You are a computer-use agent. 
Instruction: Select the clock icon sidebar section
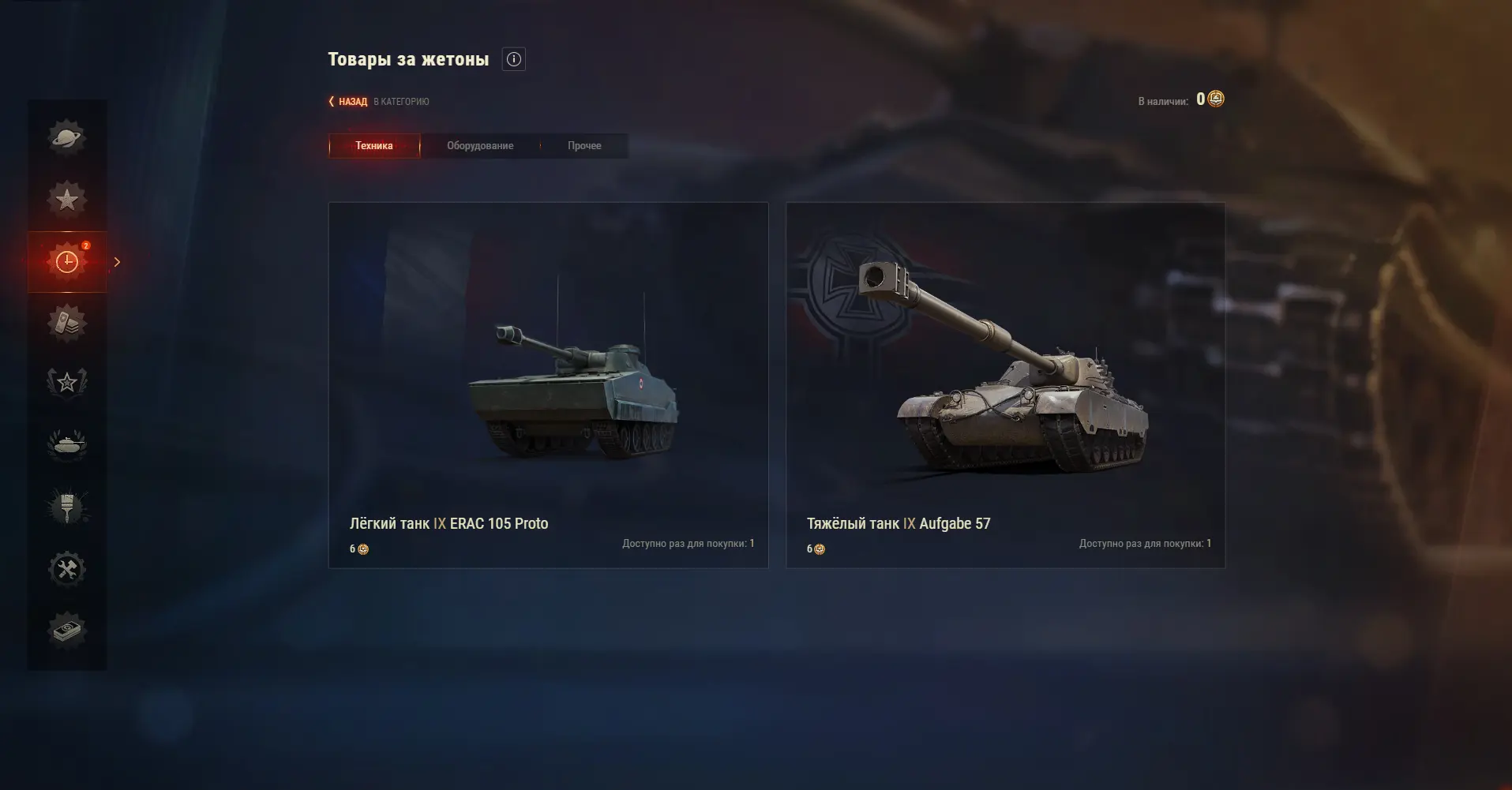[67, 261]
